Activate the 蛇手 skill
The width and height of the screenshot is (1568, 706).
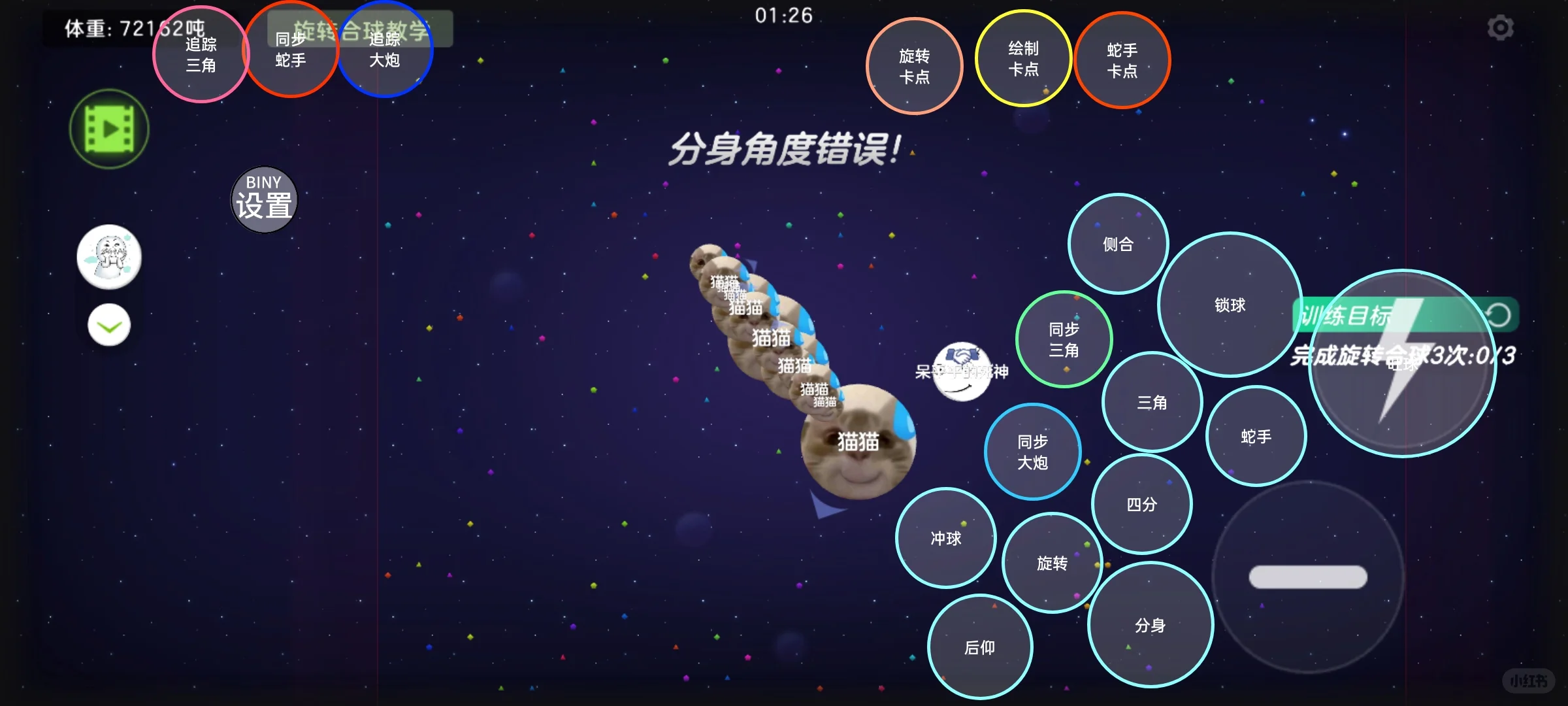click(1256, 435)
